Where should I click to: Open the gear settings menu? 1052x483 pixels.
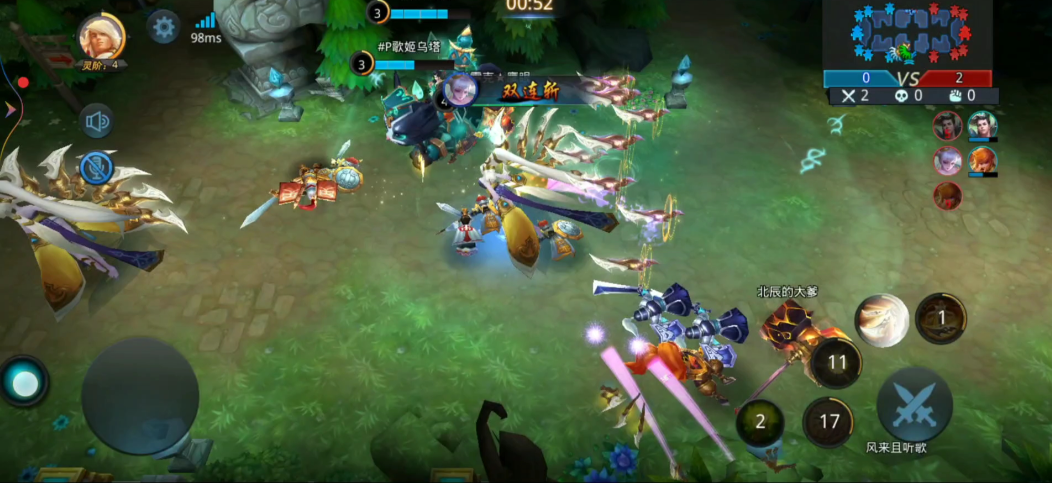(x=163, y=26)
